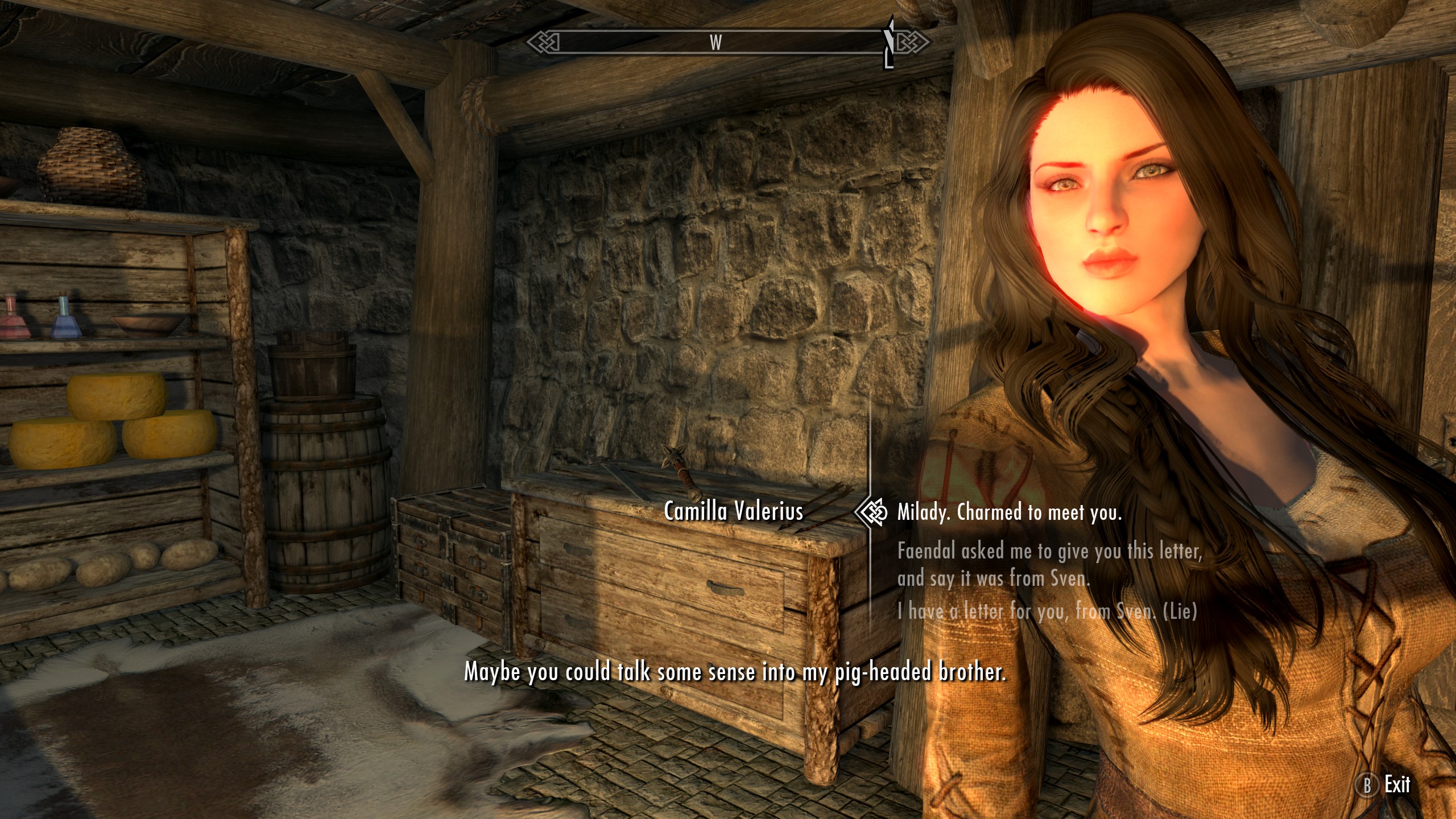Select the "Faendal asked me" letter dialogue option
This screenshot has width=1456, height=819.
(x=1049, y=565)
